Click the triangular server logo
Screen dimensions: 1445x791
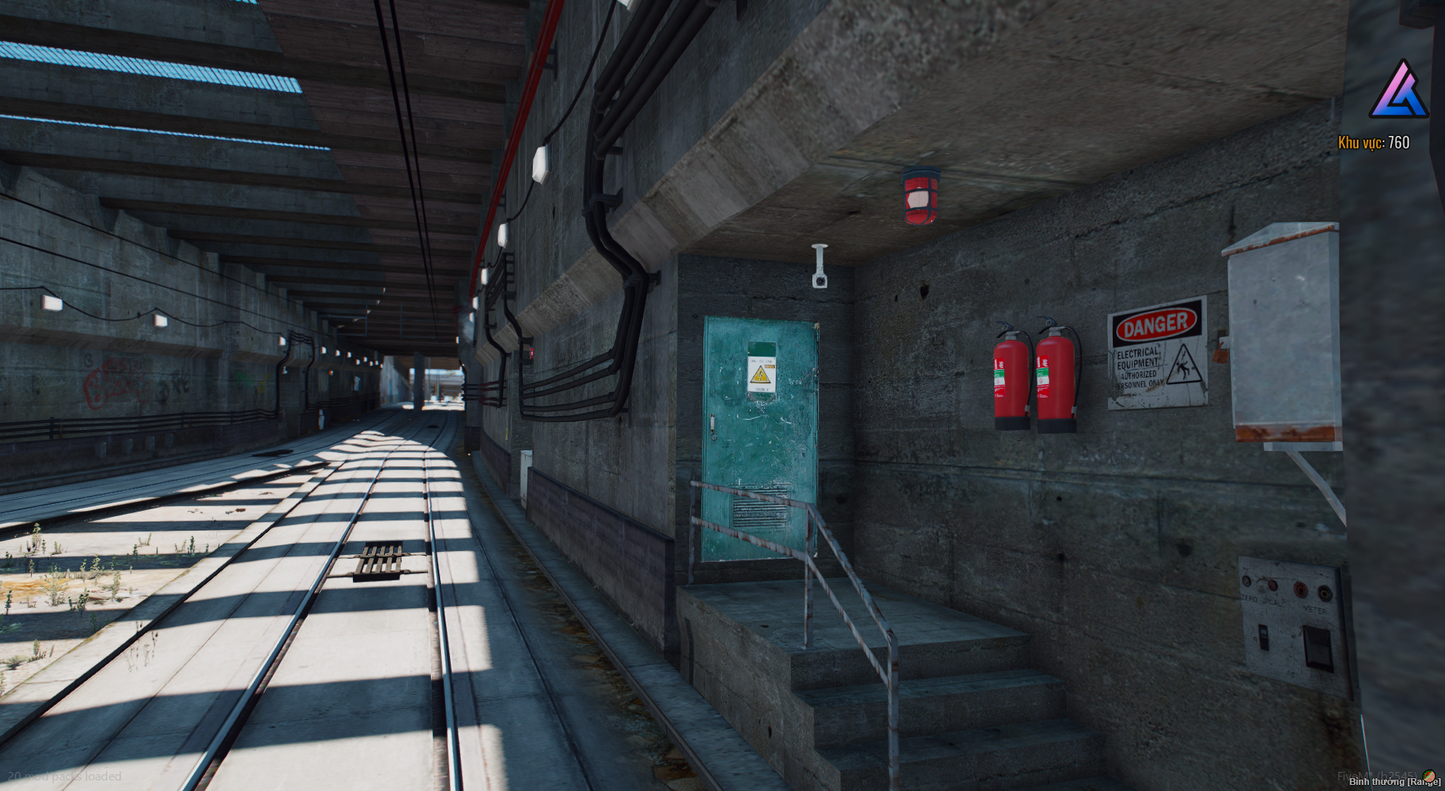[1399, 90]
